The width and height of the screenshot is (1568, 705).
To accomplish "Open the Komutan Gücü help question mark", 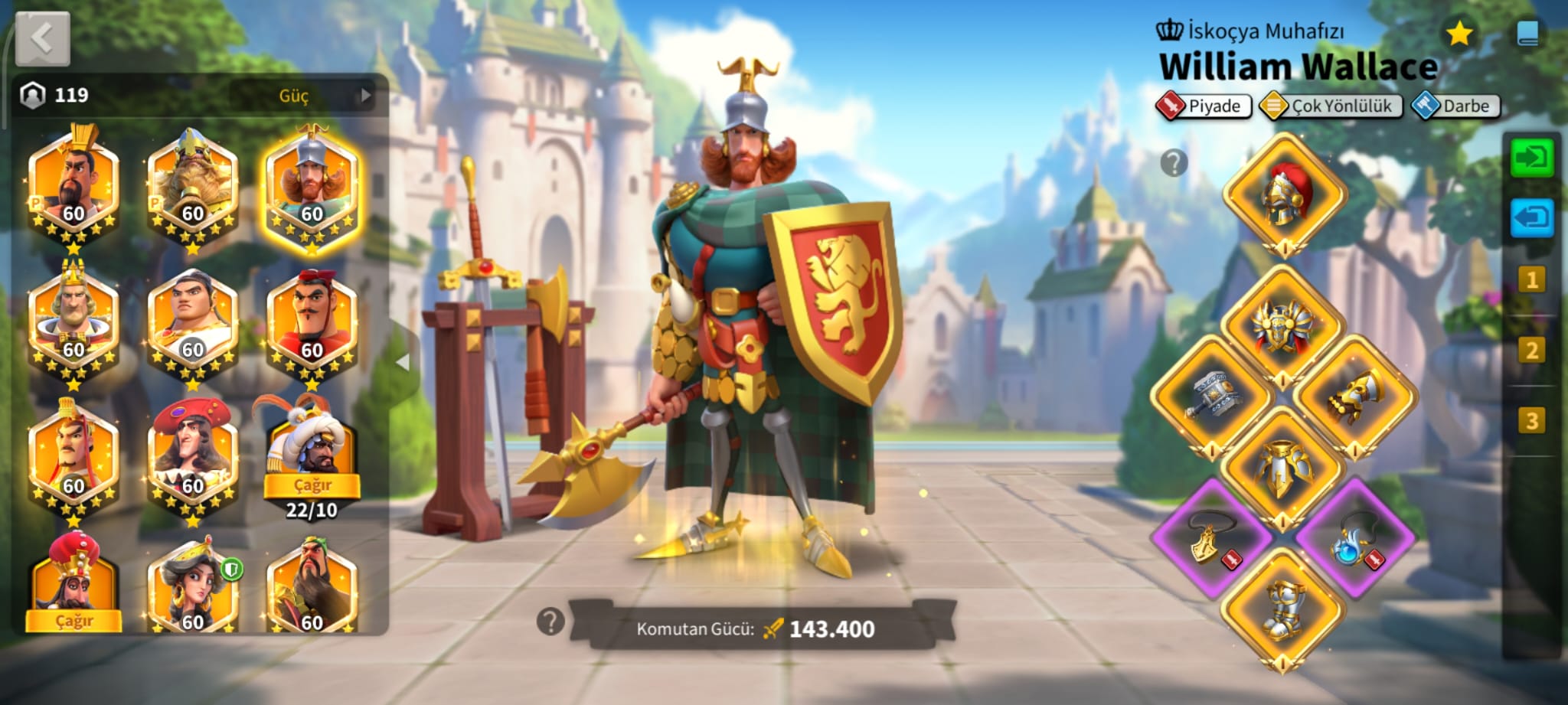I will click(550, 622).
